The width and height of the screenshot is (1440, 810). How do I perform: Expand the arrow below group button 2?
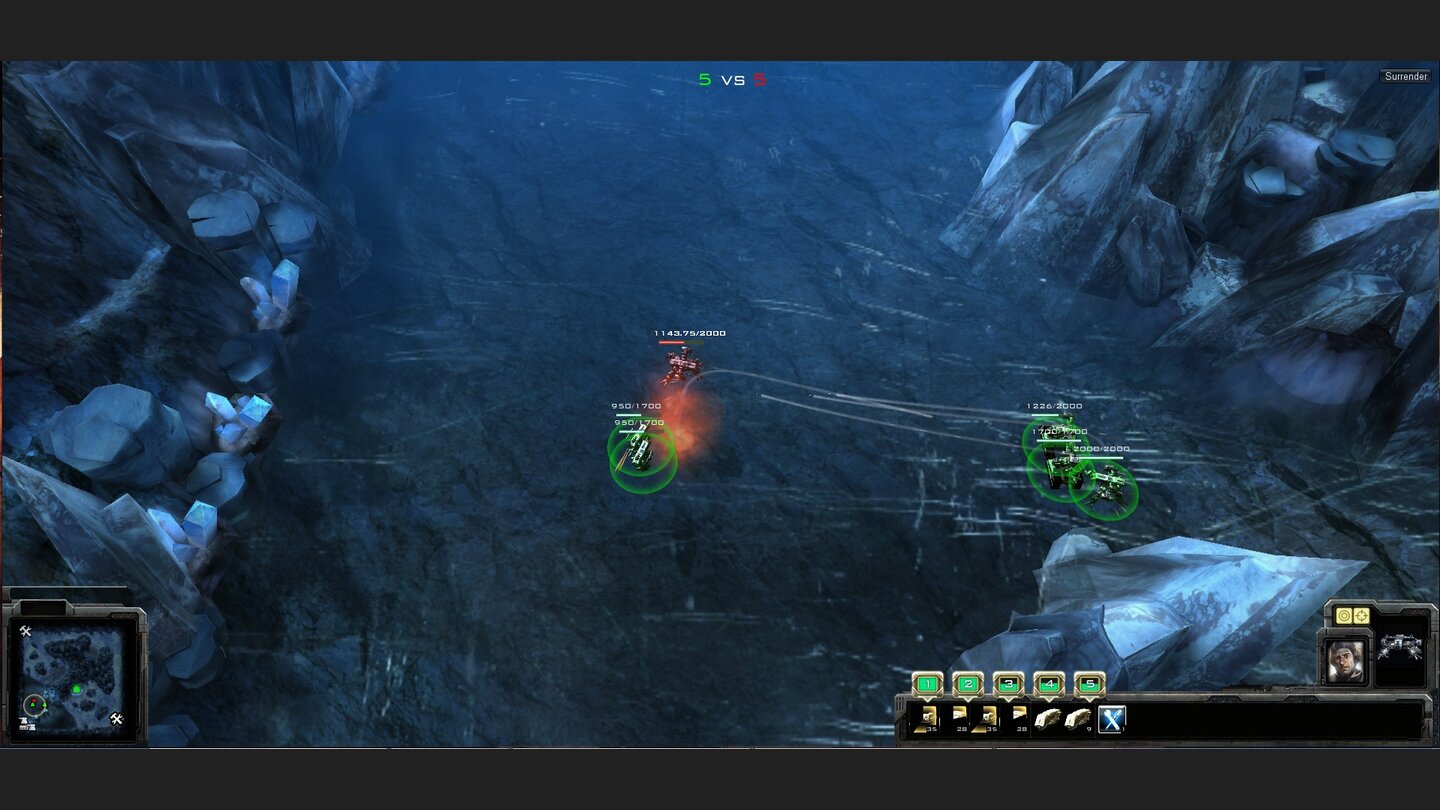coord(968,700)
